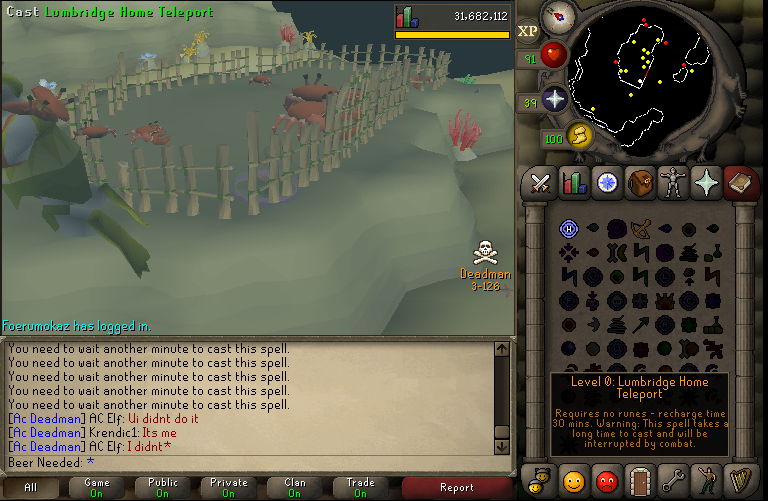The width and height of the screenshot is (768, 501).
Task: Switch to the Stats tab
Action: click(x=574, y=183)
